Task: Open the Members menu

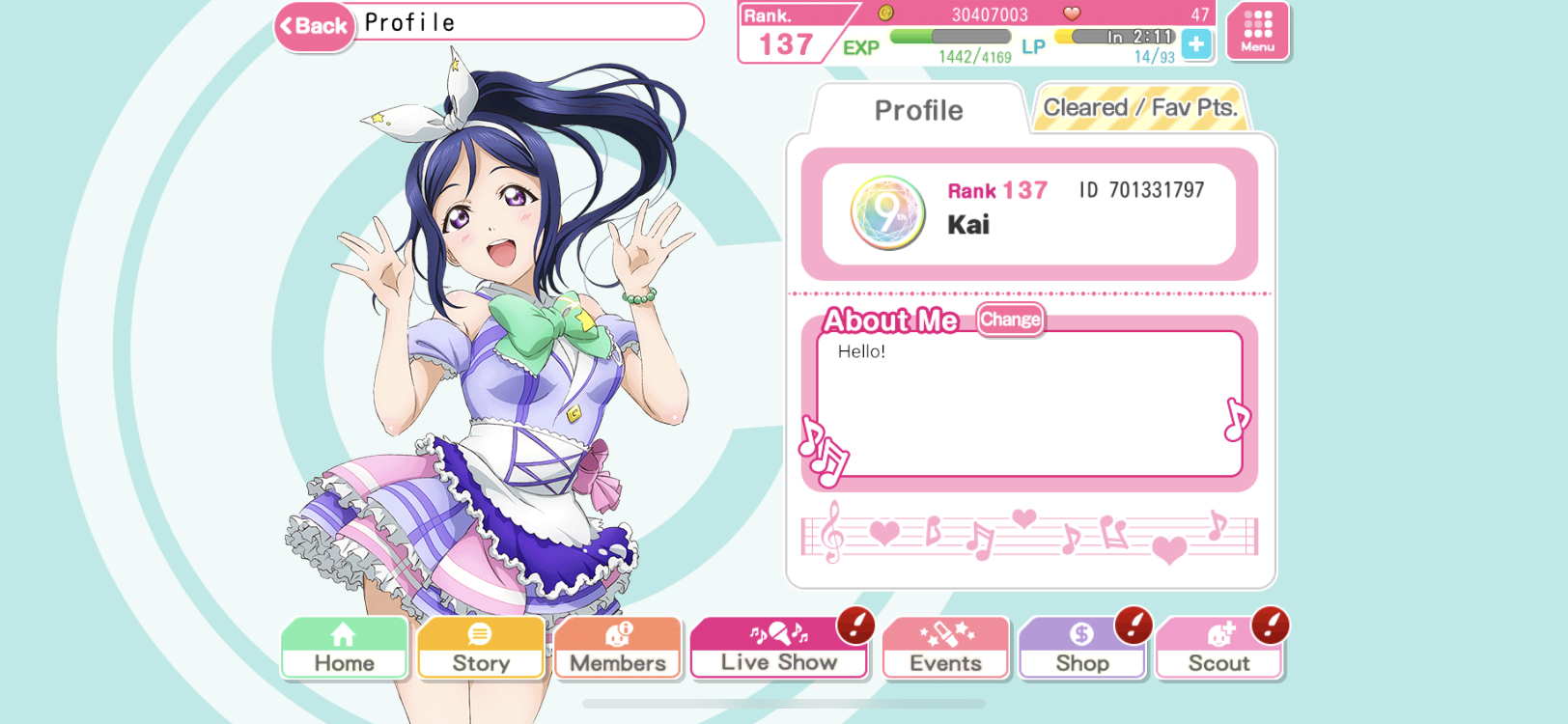Action: click(618, 649)
